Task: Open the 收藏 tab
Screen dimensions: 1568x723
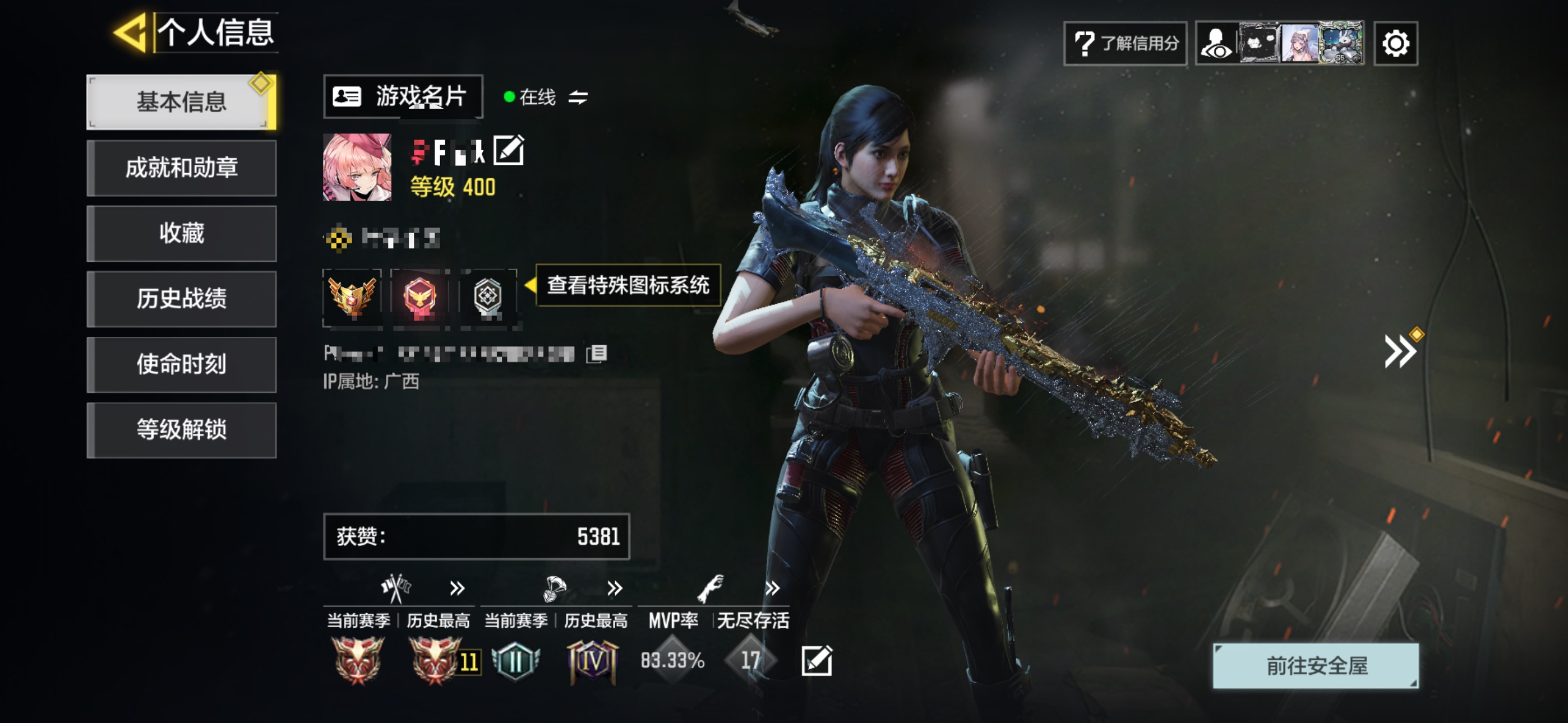Action: [181, 234]
